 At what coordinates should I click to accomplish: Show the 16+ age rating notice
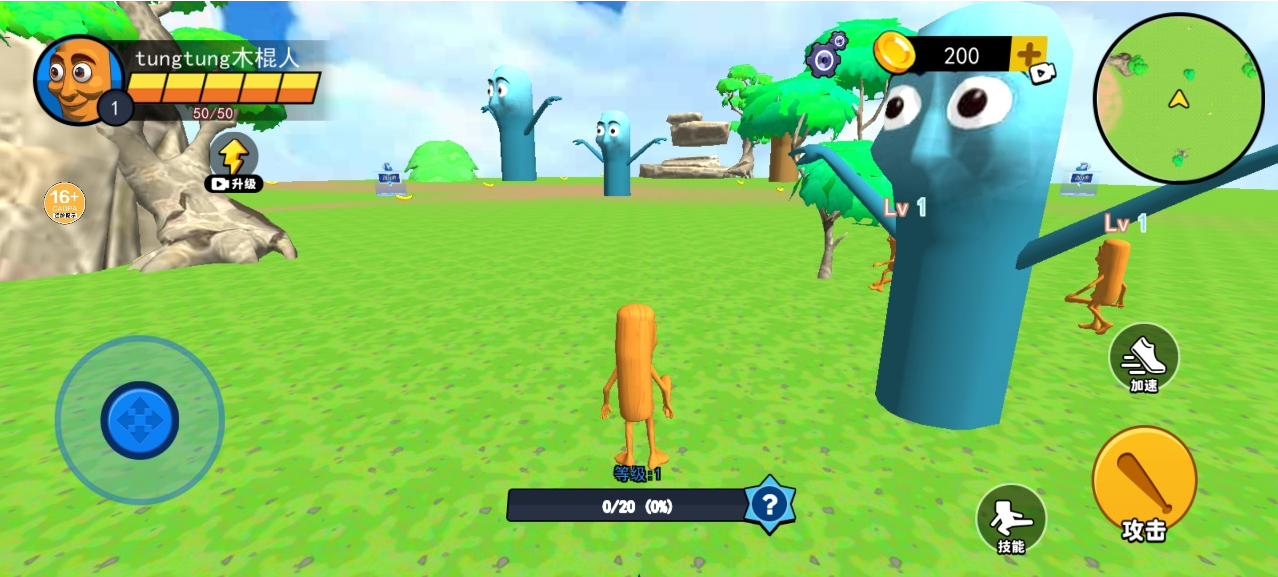(65, 203)
